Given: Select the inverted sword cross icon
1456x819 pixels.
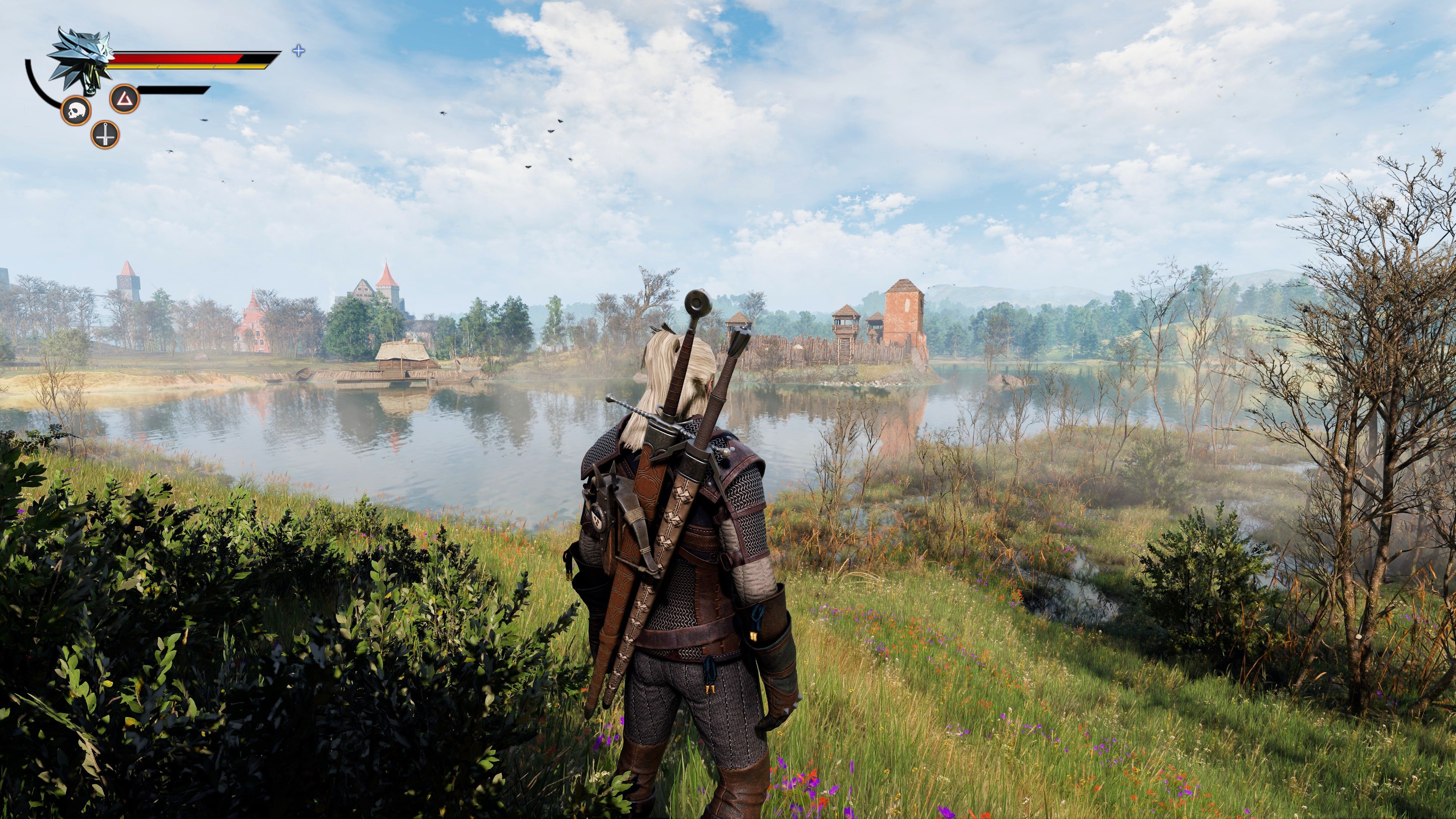Looking at the screenshot, I should [x=105, y=135].
